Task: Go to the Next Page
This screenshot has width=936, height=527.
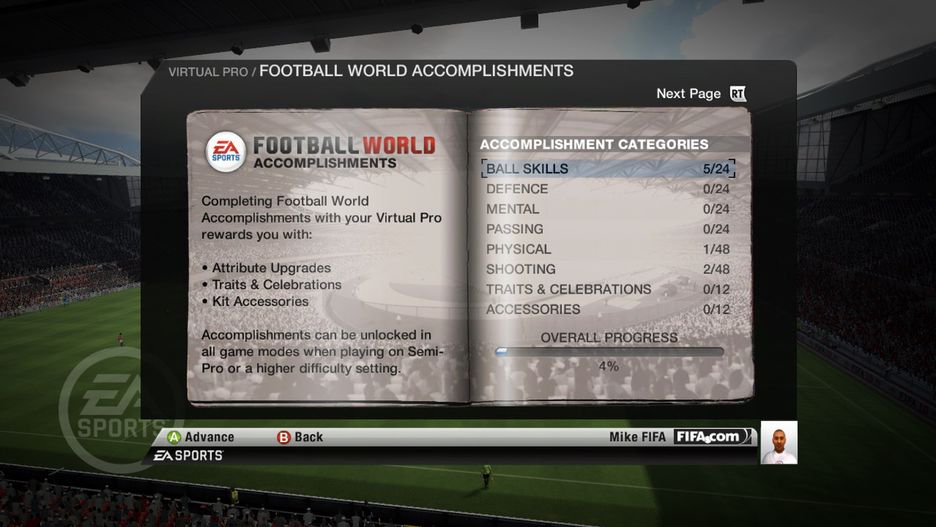Action: point(701,94)
